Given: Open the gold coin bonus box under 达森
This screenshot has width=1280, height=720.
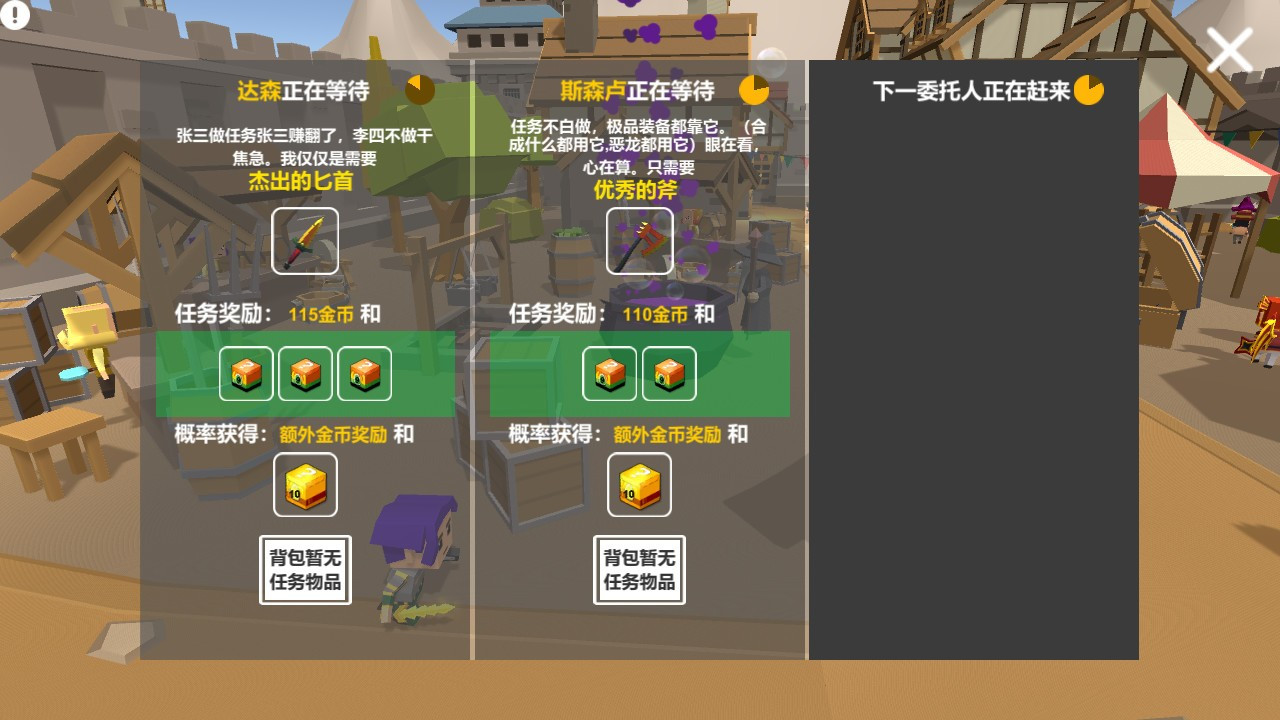Looking at the screenshot, I should (305, 484).
